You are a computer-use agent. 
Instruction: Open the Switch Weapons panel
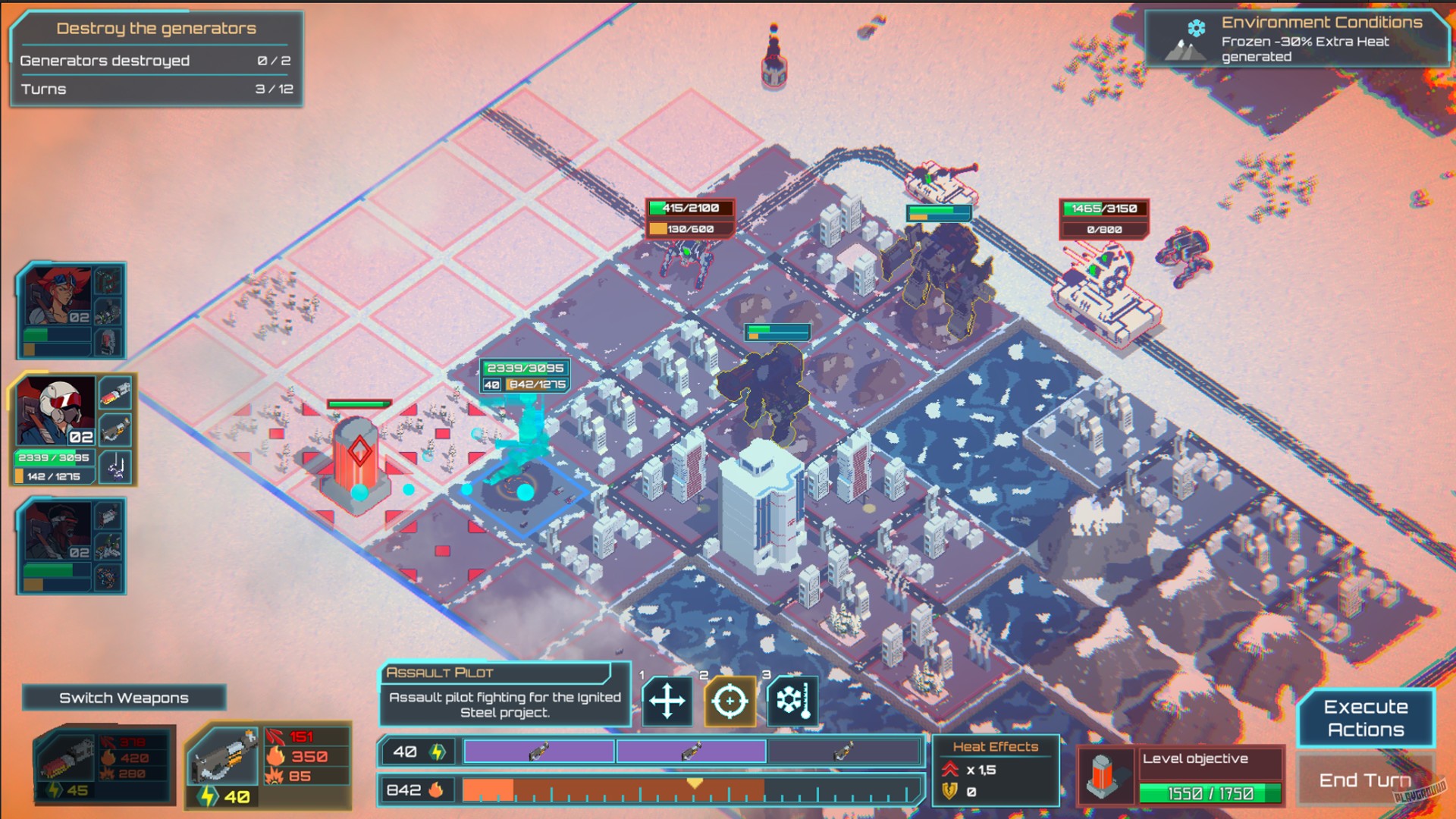[124, 697]
